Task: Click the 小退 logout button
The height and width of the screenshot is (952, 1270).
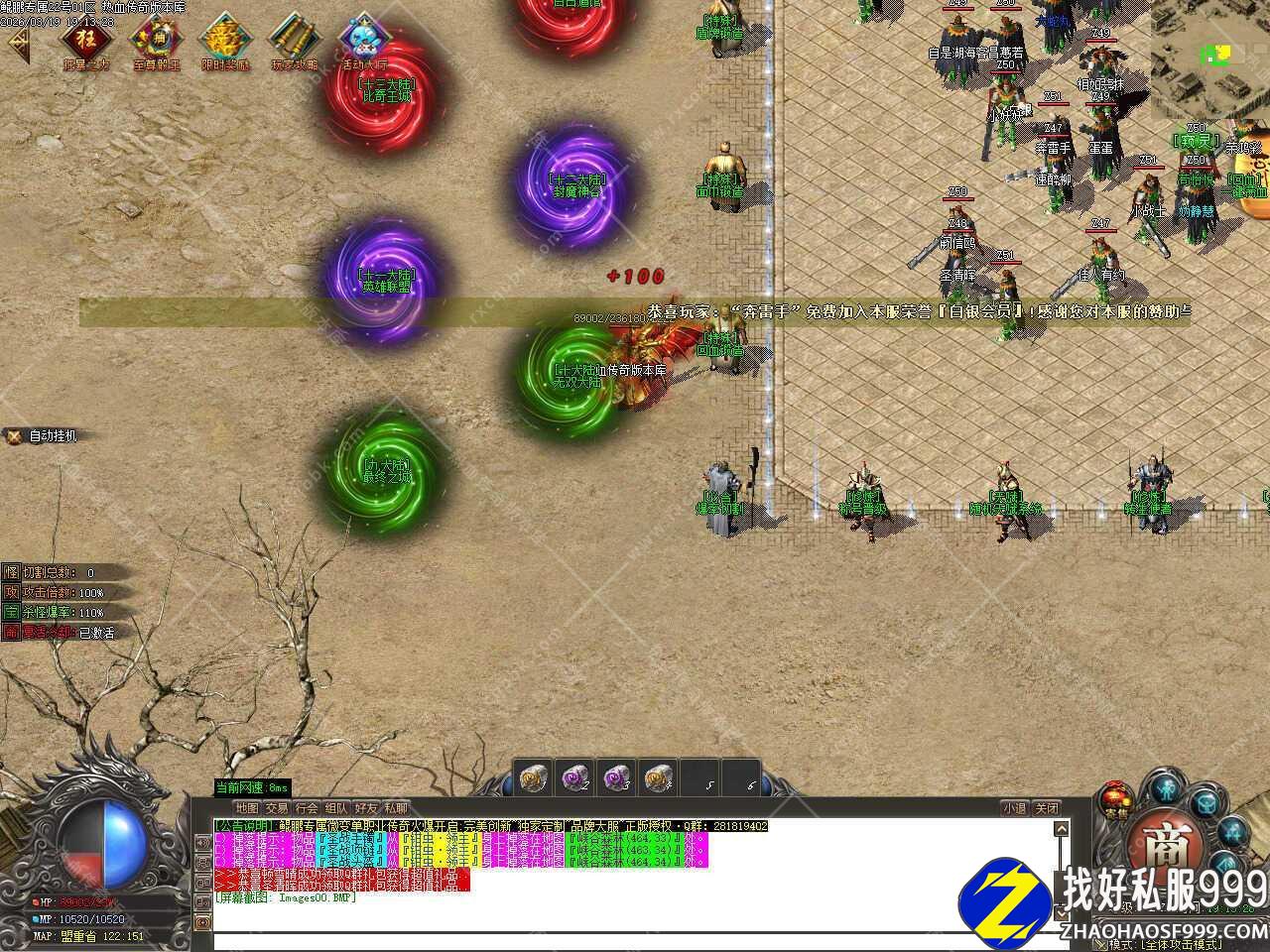Action: tap(1014, 808)
